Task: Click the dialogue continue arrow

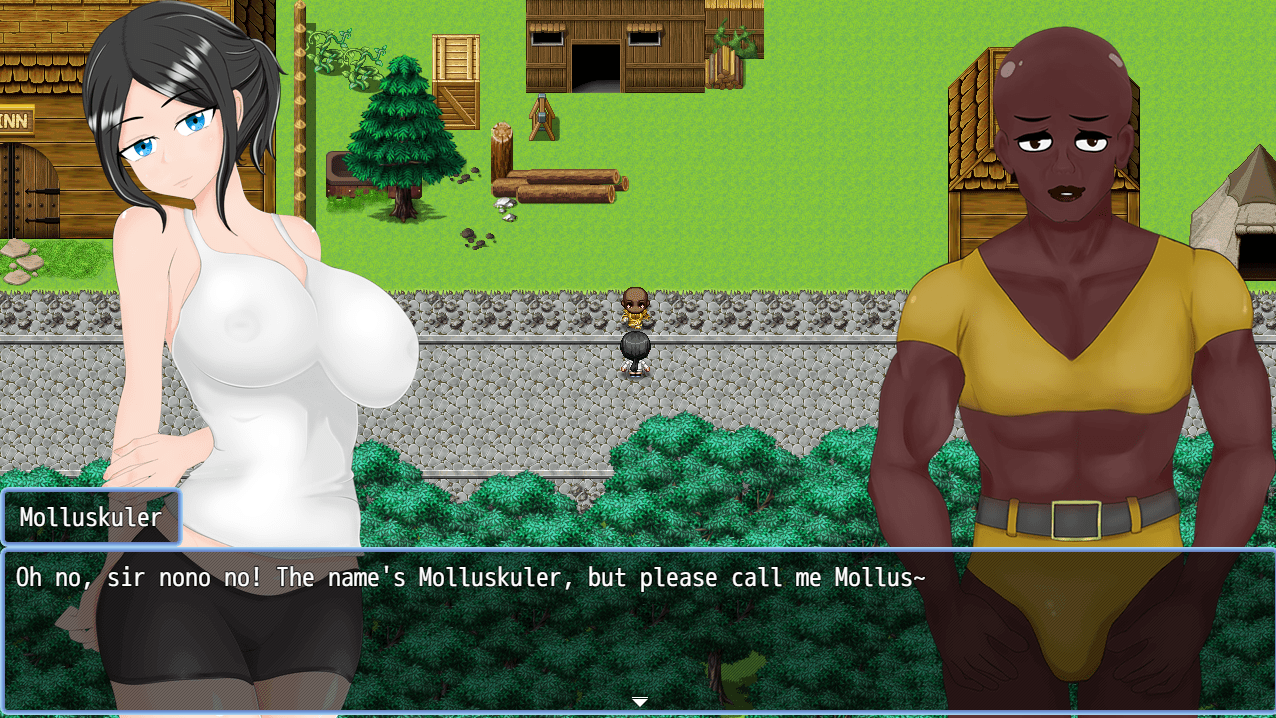Action: (x=639, y=702)
